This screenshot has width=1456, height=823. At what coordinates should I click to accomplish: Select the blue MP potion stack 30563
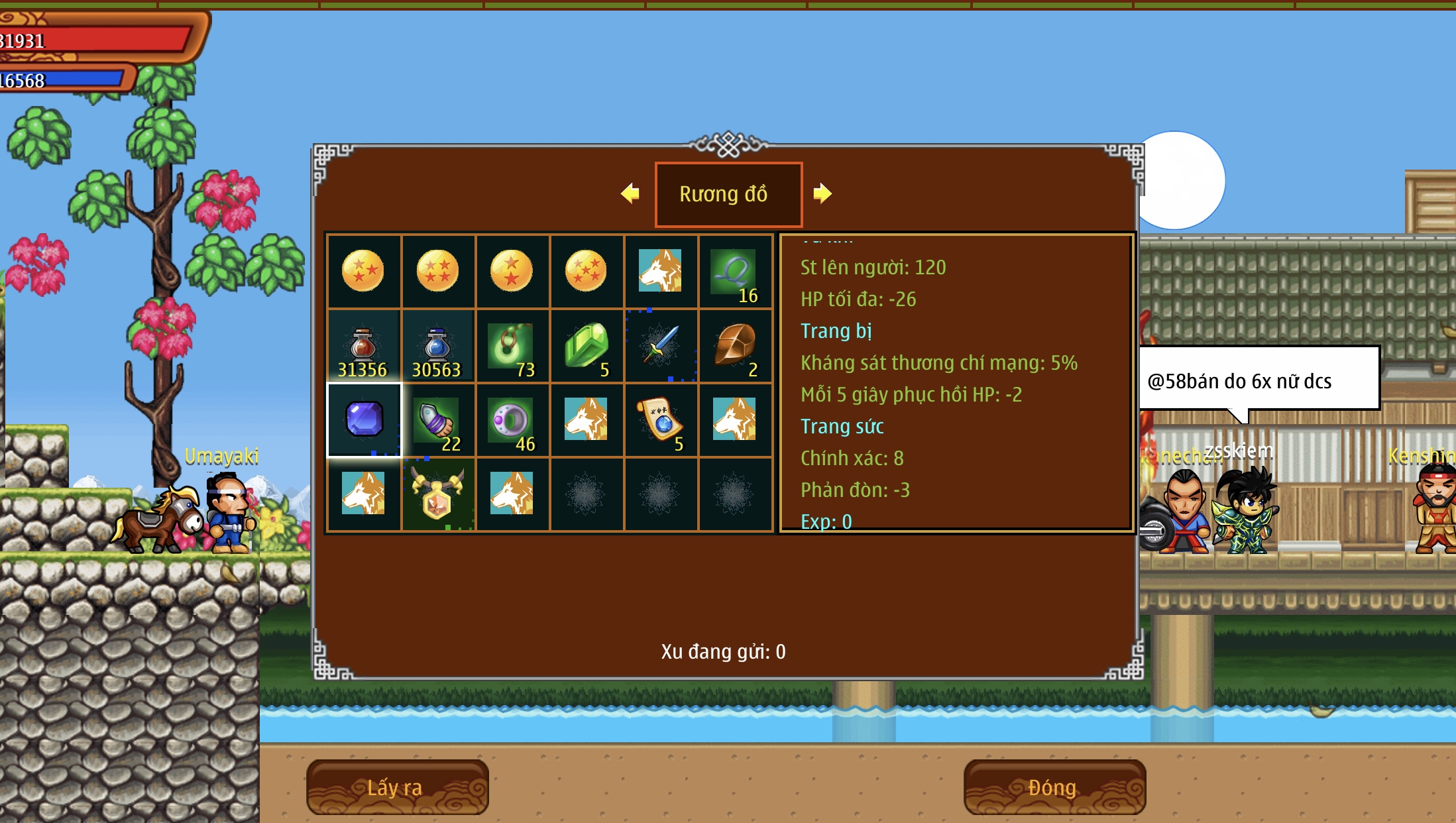(437, 346)
